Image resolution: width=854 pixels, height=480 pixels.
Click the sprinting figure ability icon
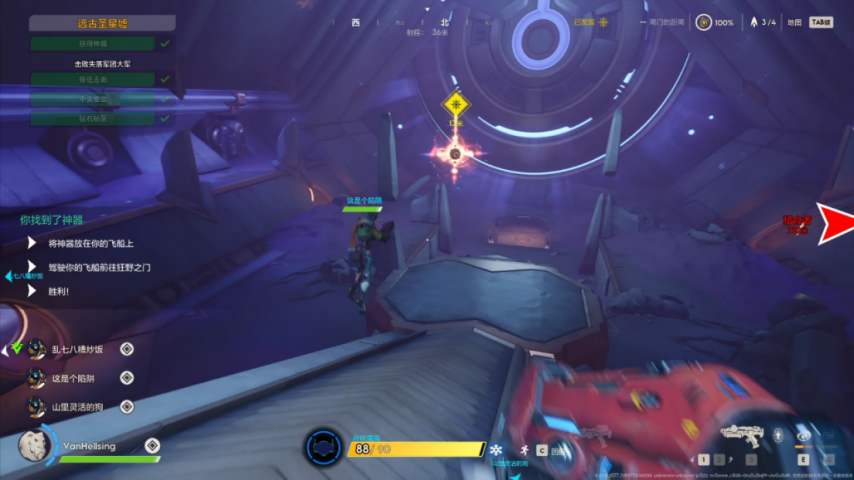point(521,450)
